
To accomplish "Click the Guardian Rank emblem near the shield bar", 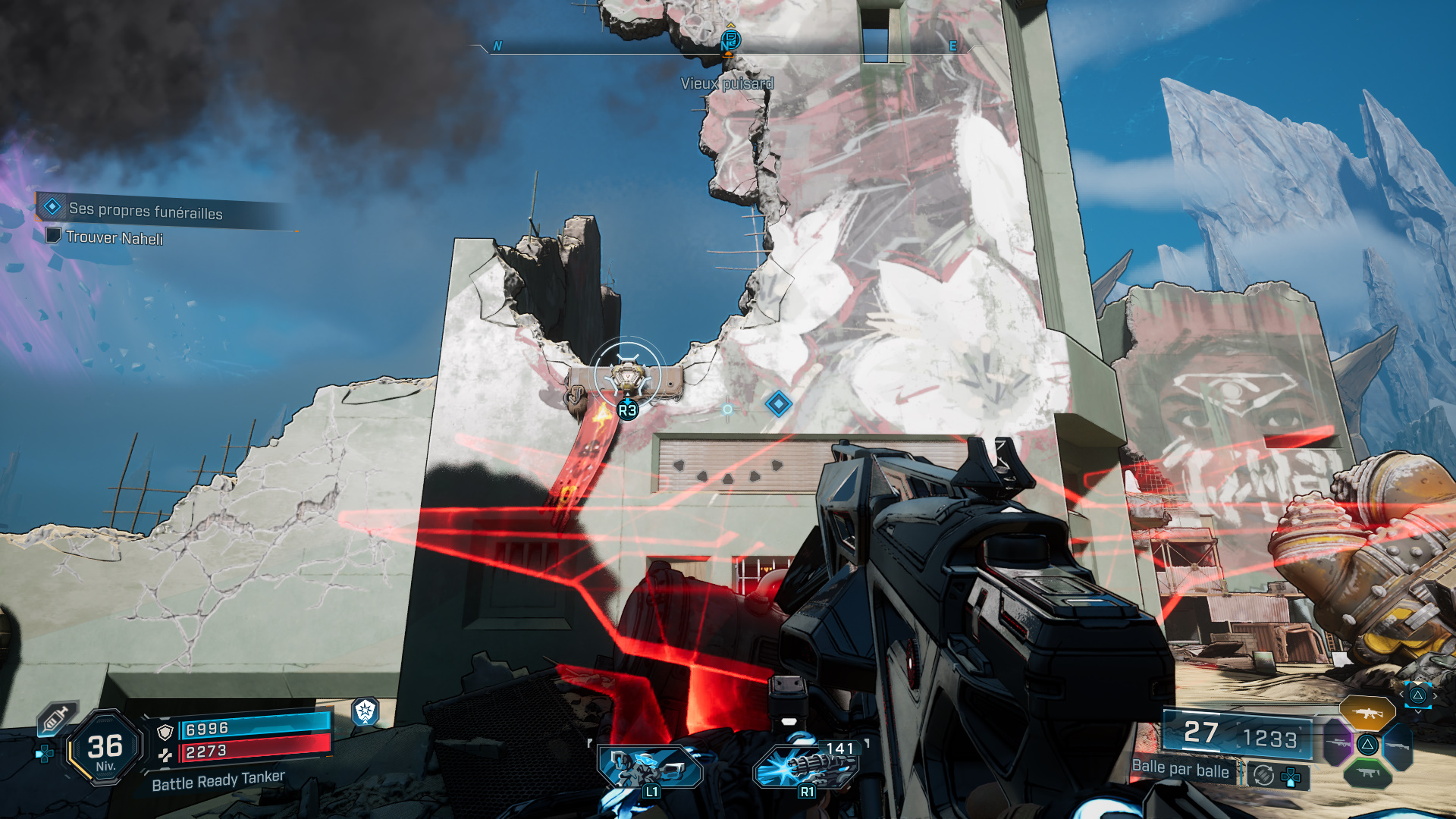I will pos(365,713).
